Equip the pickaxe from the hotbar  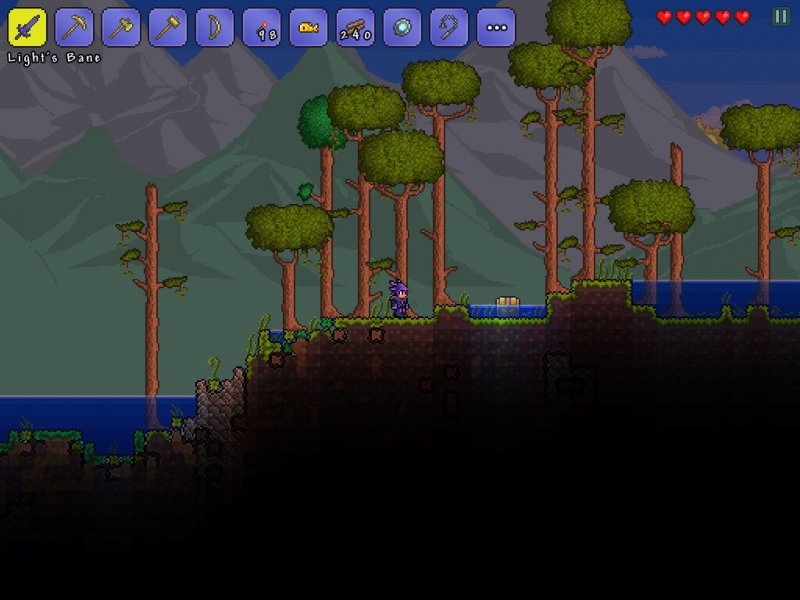coord(74,27)
